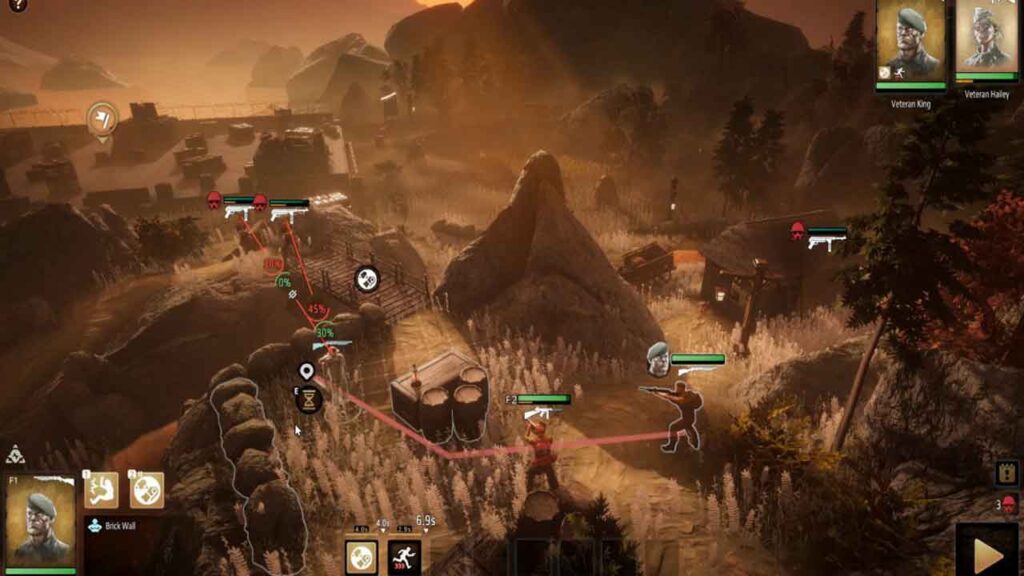Image resolution: width=1024 pixels, height=576 pixels.
Task: Click the round ability marker near the fence
Action: 367,279
